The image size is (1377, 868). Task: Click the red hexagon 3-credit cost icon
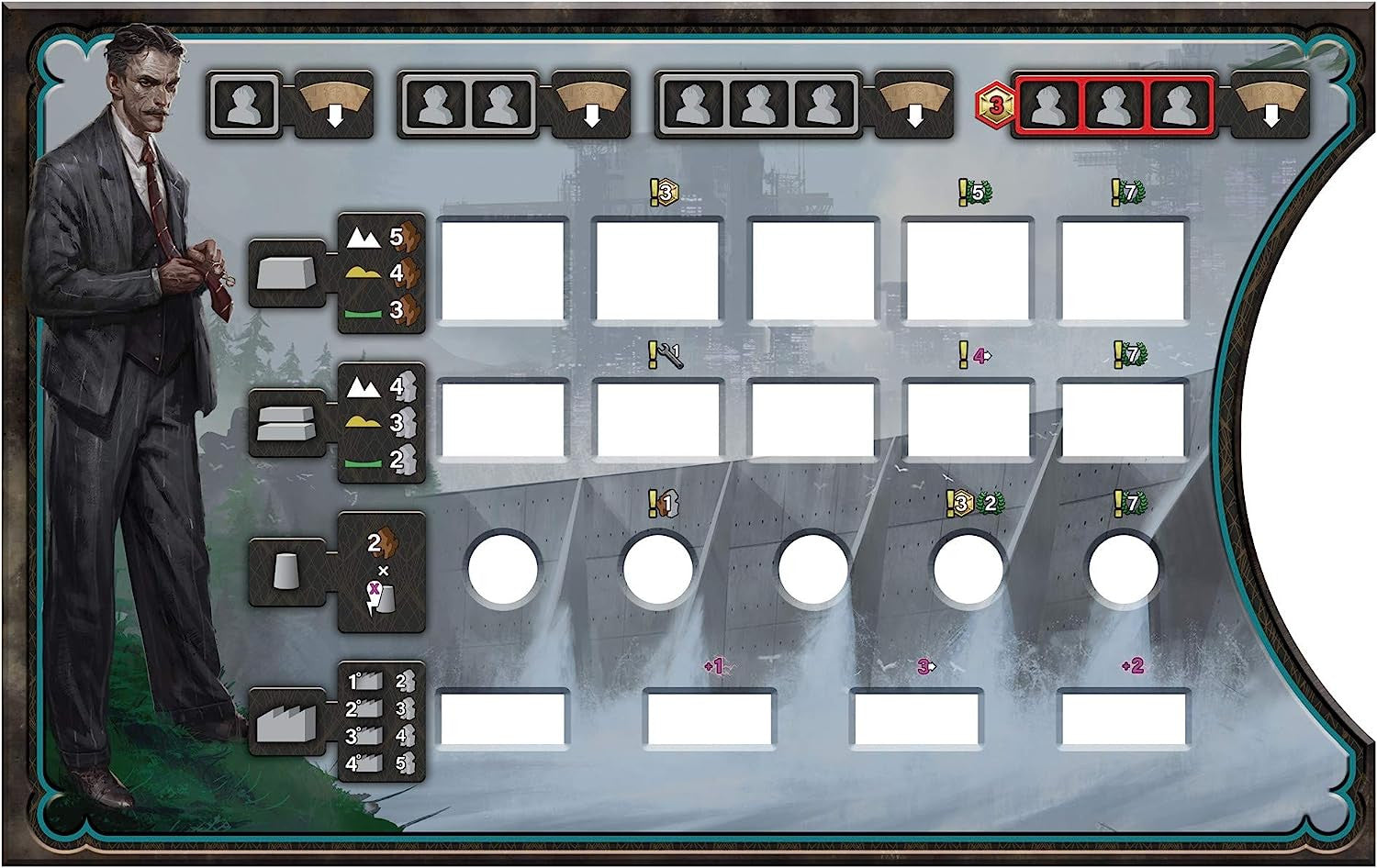click(x=992, y=106)
